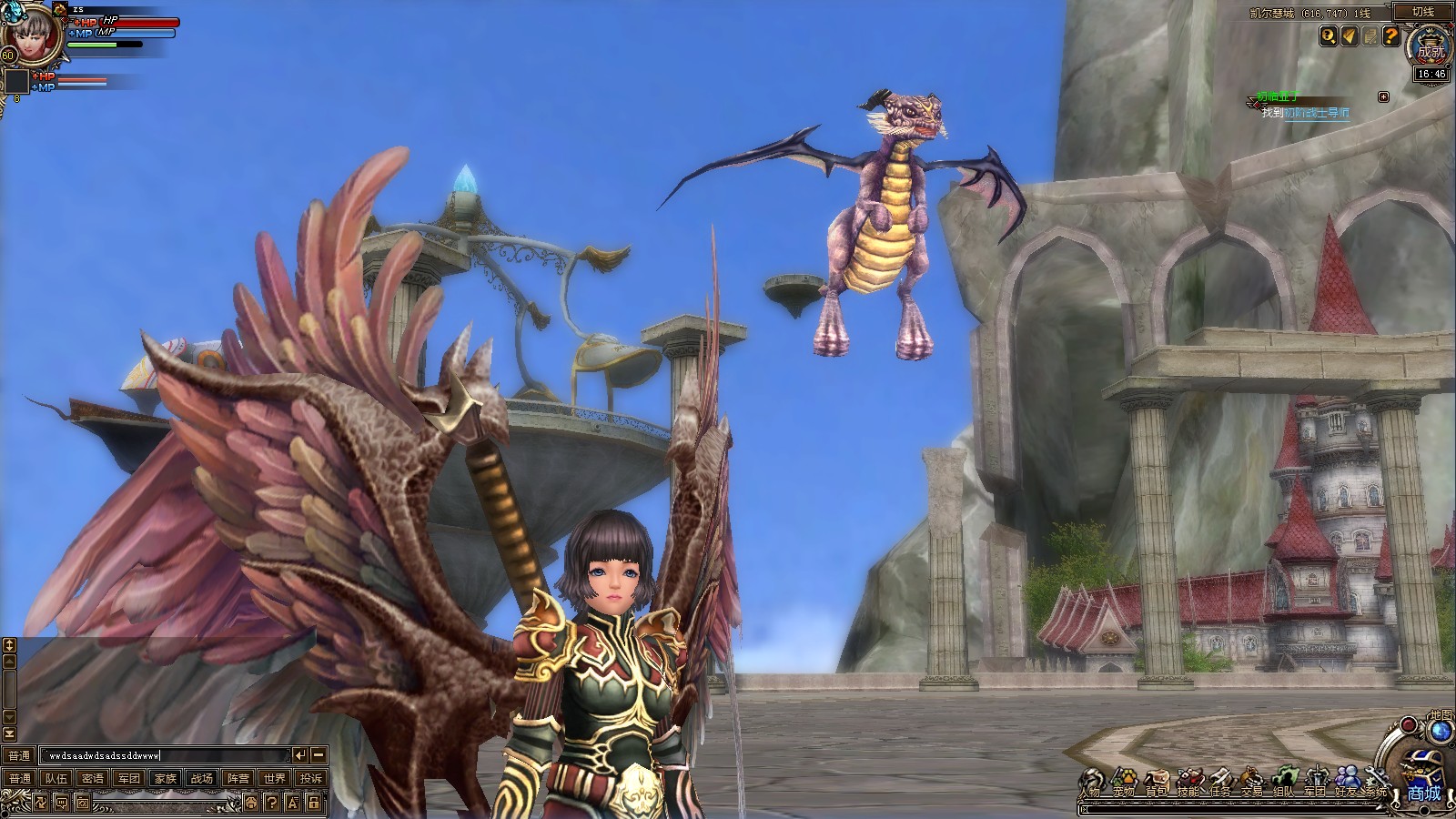Switch to the 世界 world chat channel
The width and height of the screenshot is (1456, 819).
point(274,778)
